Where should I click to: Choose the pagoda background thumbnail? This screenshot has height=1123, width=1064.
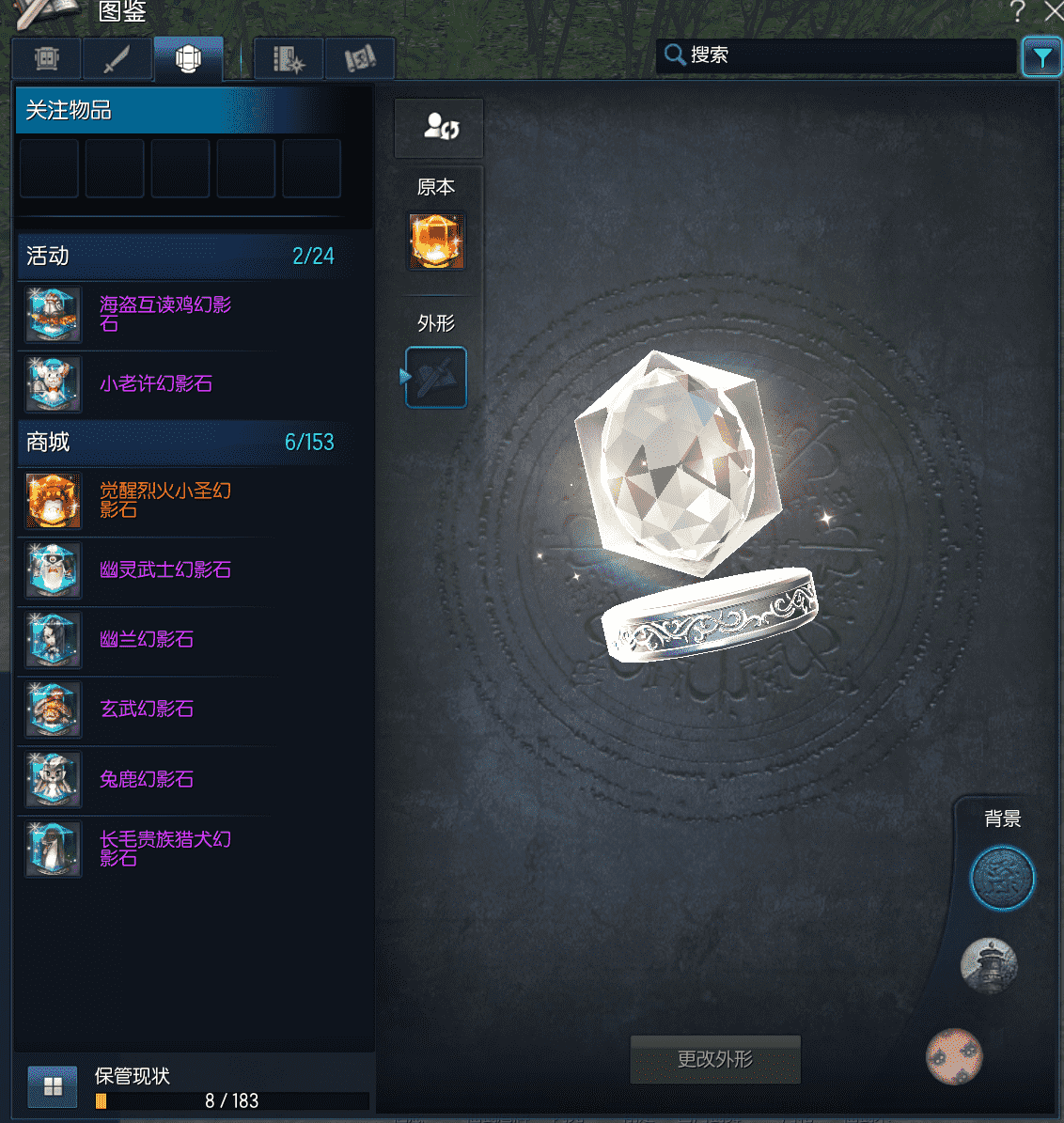coord(989,965)
